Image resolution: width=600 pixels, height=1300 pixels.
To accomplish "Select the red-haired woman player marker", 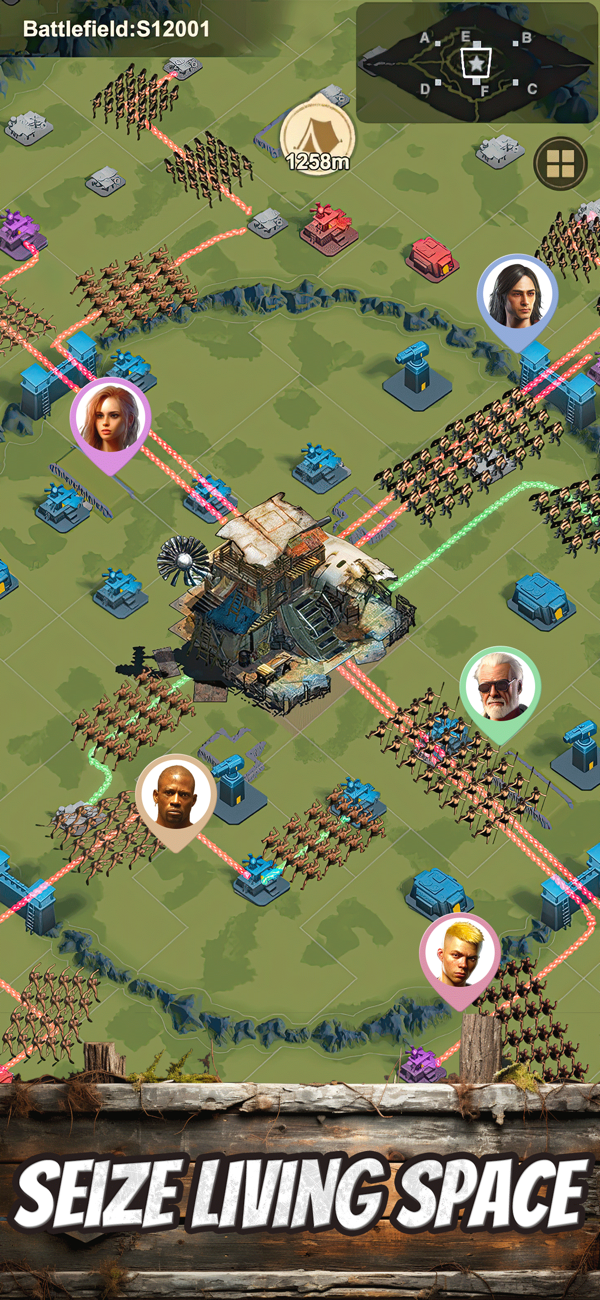I will [x=109, y=419].
